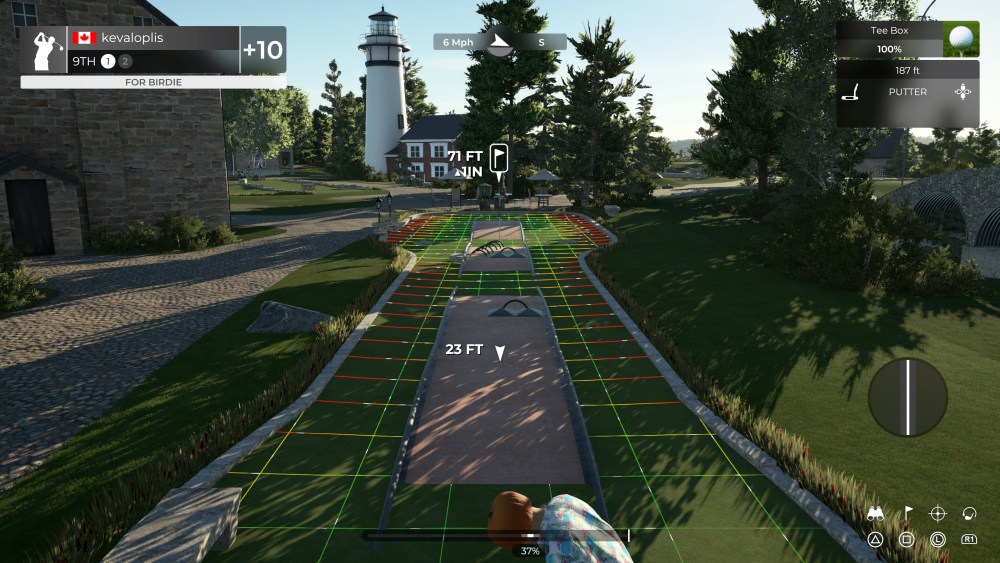This screenshot has height=563, width=1000.
Task: Select the 71 FT pin flag marker
Action: (x=499, y=158)
